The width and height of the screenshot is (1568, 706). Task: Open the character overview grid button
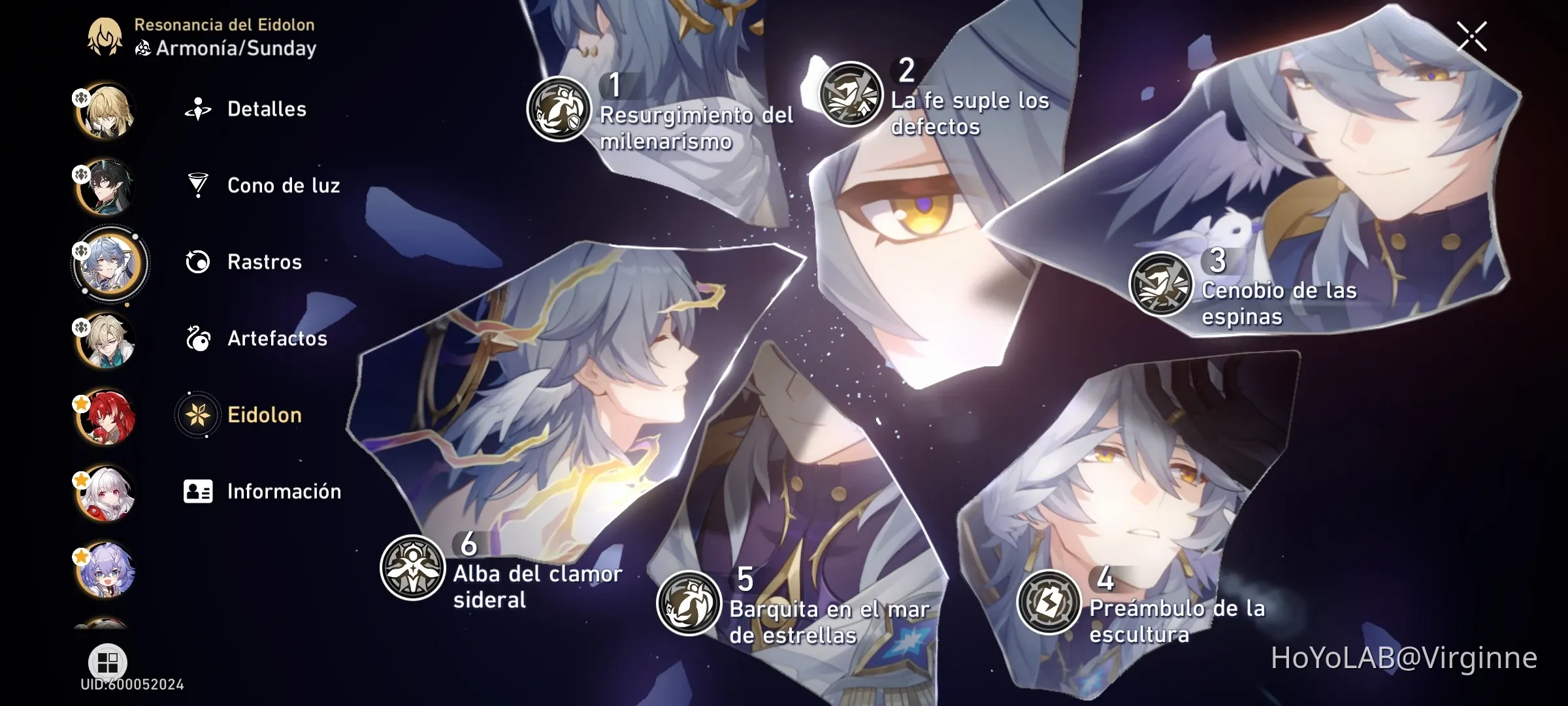point(106,662)
